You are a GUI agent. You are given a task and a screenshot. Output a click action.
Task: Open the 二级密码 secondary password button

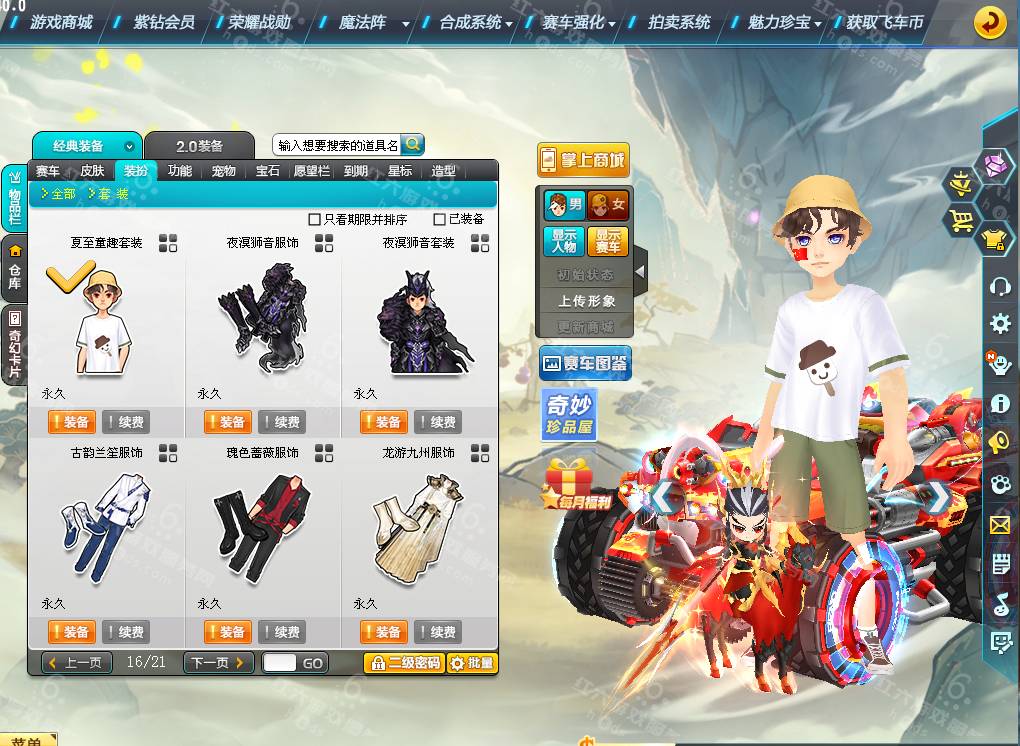pyautogui.click(x=403, y=662)
